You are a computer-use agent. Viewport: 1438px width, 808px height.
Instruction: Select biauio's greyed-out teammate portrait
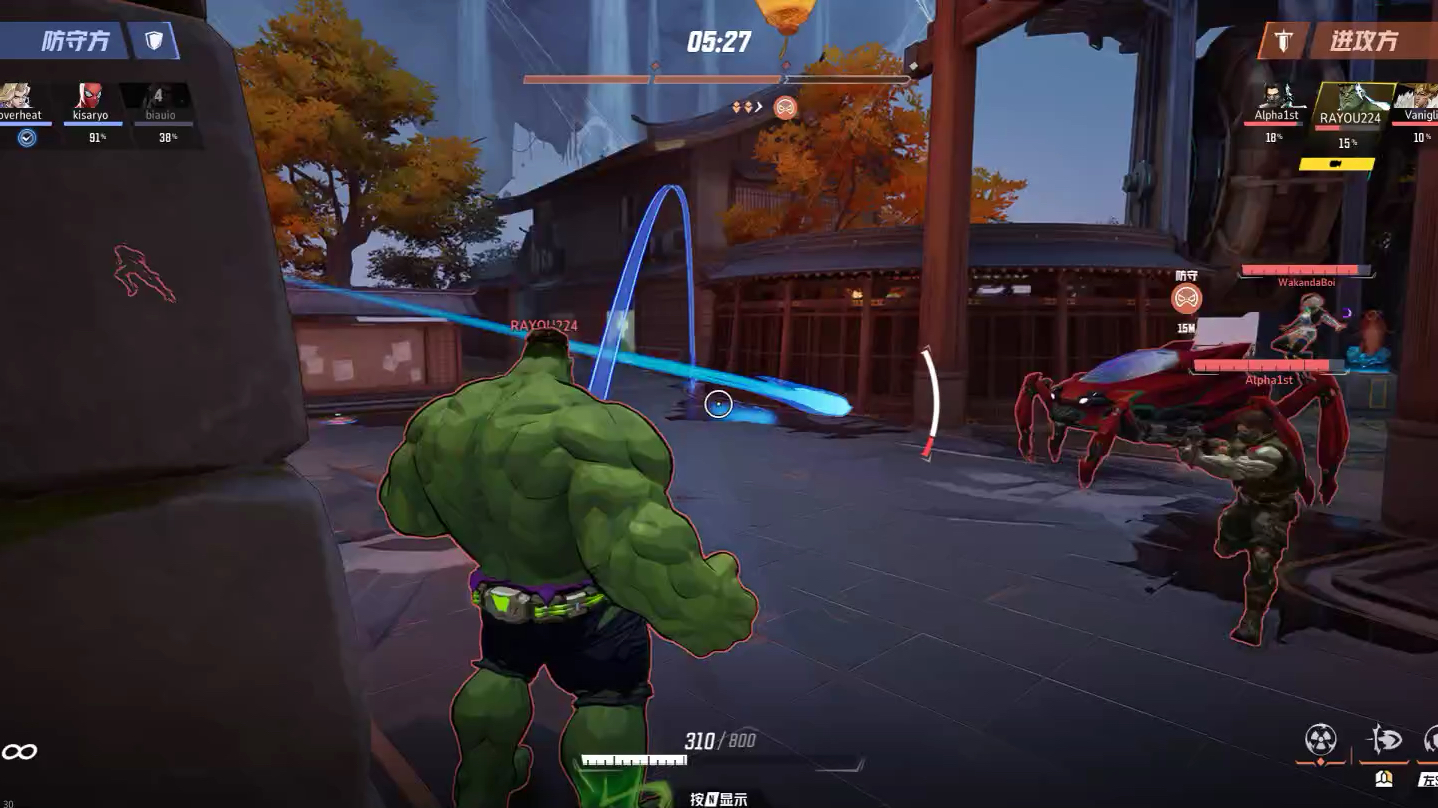point(157,96)
